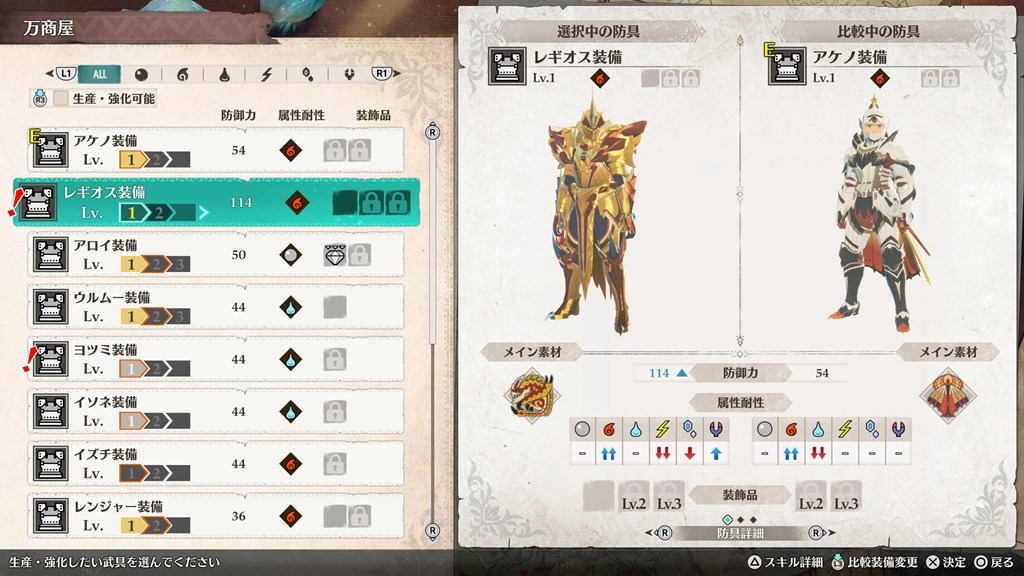
Task: Switch to the ice element filter tab
Action: (x=308, y=73)
